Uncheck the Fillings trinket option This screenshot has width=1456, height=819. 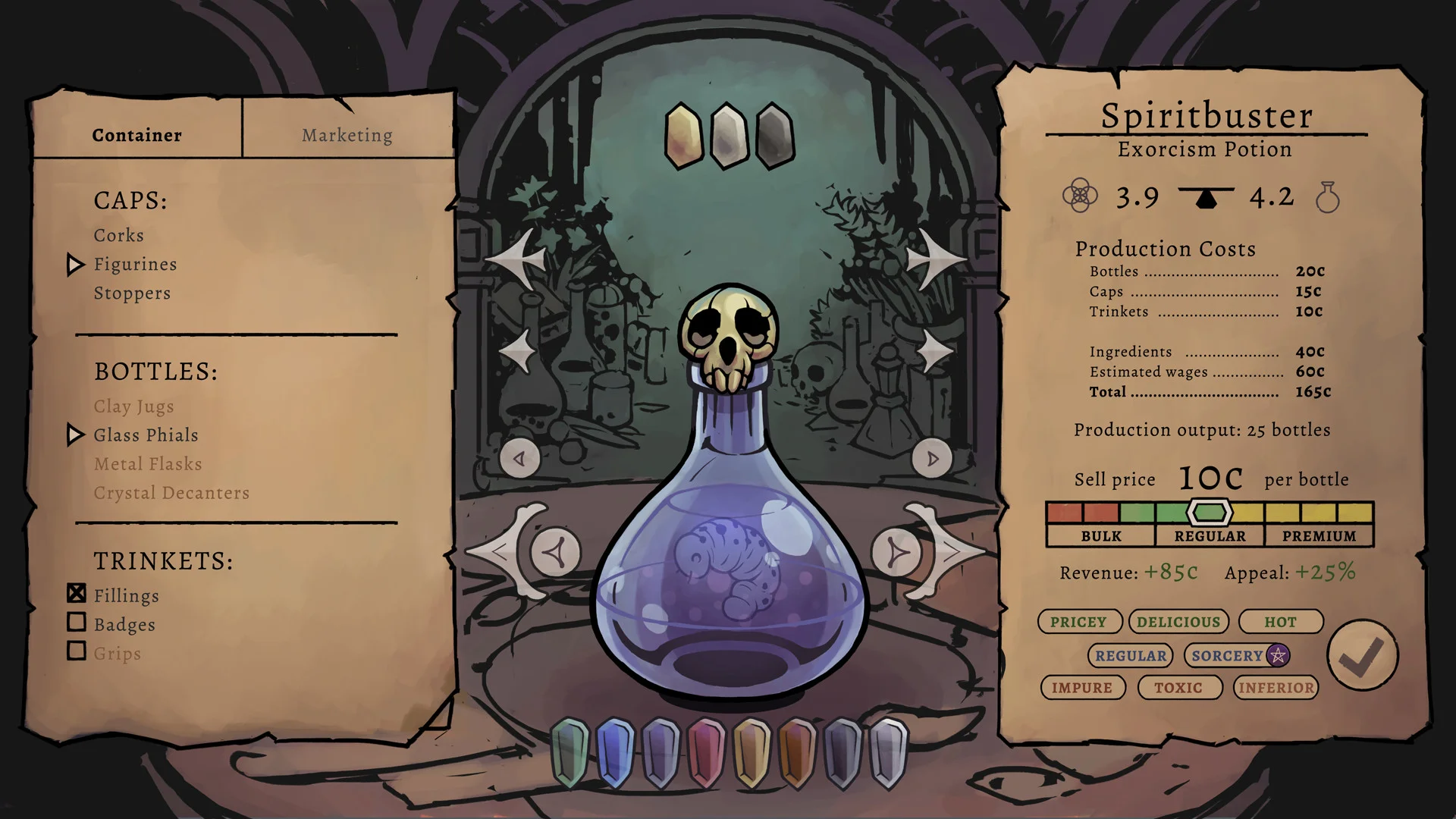77,594
